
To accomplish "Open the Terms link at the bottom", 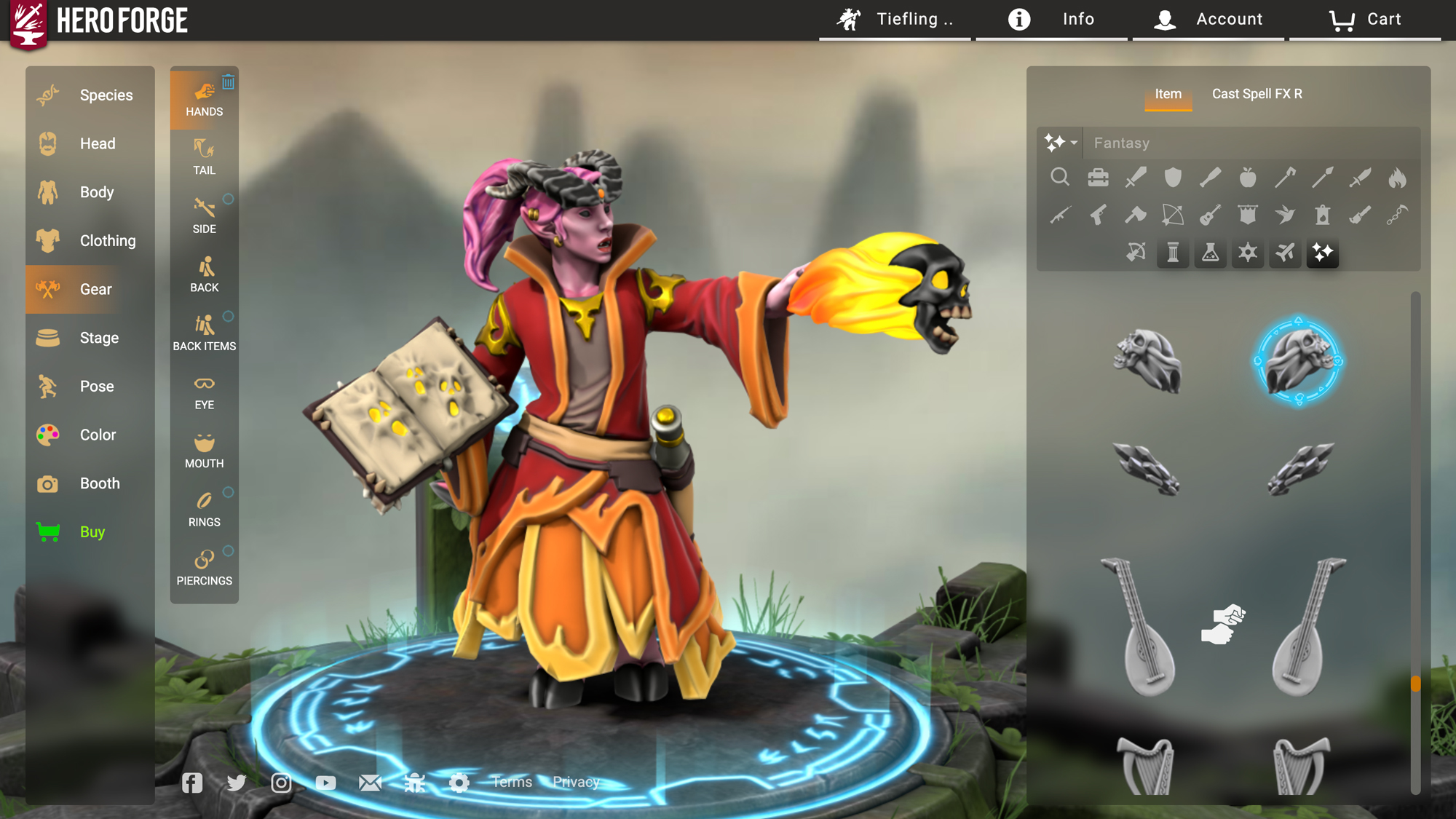I will (512, 782).
